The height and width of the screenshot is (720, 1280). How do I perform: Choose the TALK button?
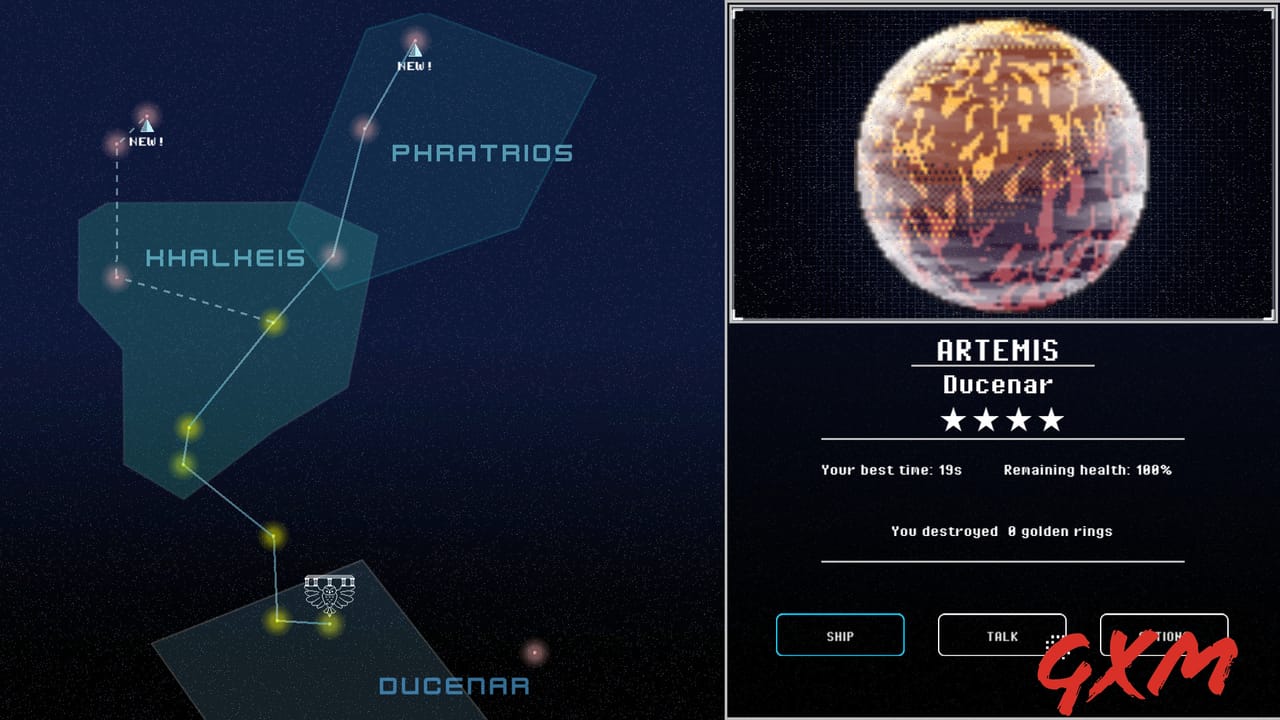(x=1002, y=635)
